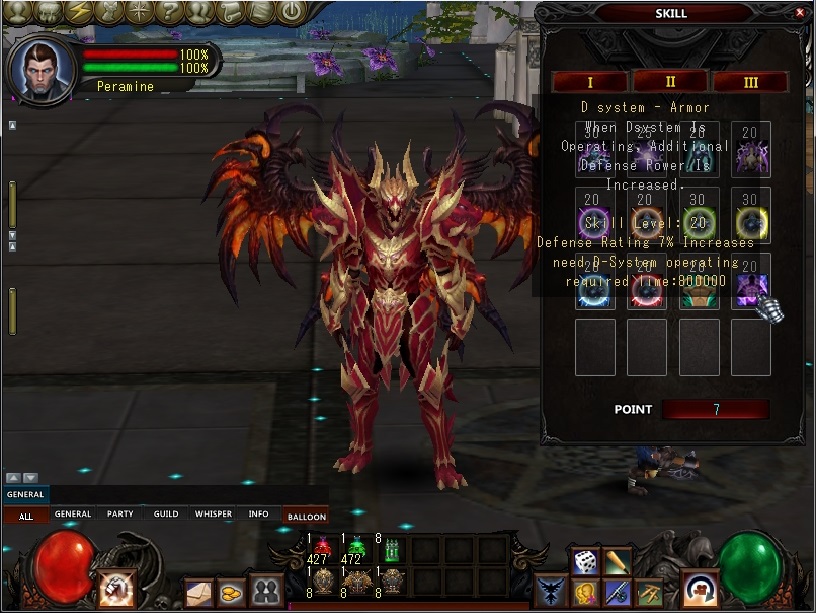The width and height of the screenshot is (816, 613).
Task: Switch chat to the Party tab
Action: click(120, 515)
